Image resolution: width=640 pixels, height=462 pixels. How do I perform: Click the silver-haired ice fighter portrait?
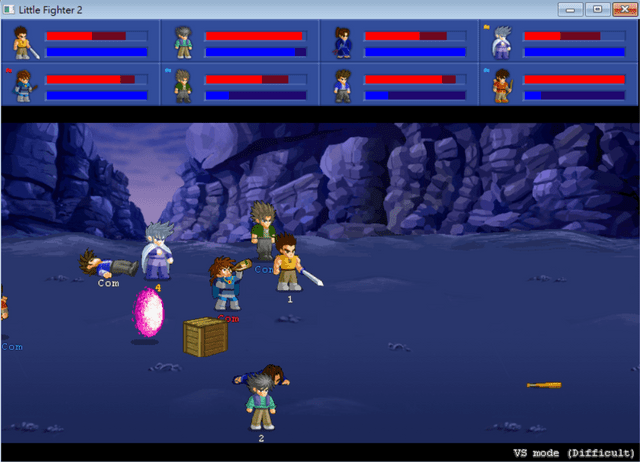tap(501, 43)
